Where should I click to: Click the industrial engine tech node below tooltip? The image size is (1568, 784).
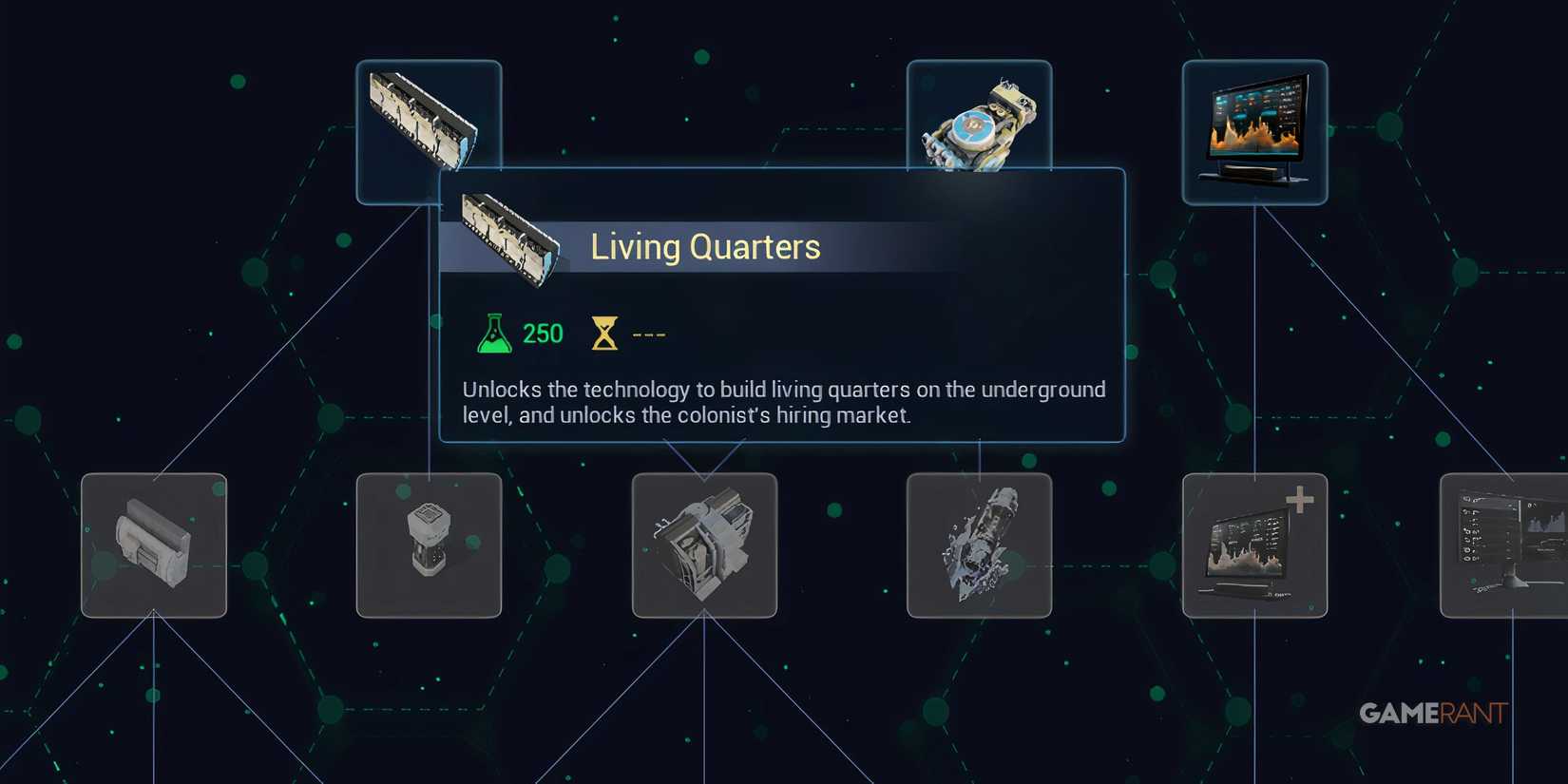pos(703,546)
